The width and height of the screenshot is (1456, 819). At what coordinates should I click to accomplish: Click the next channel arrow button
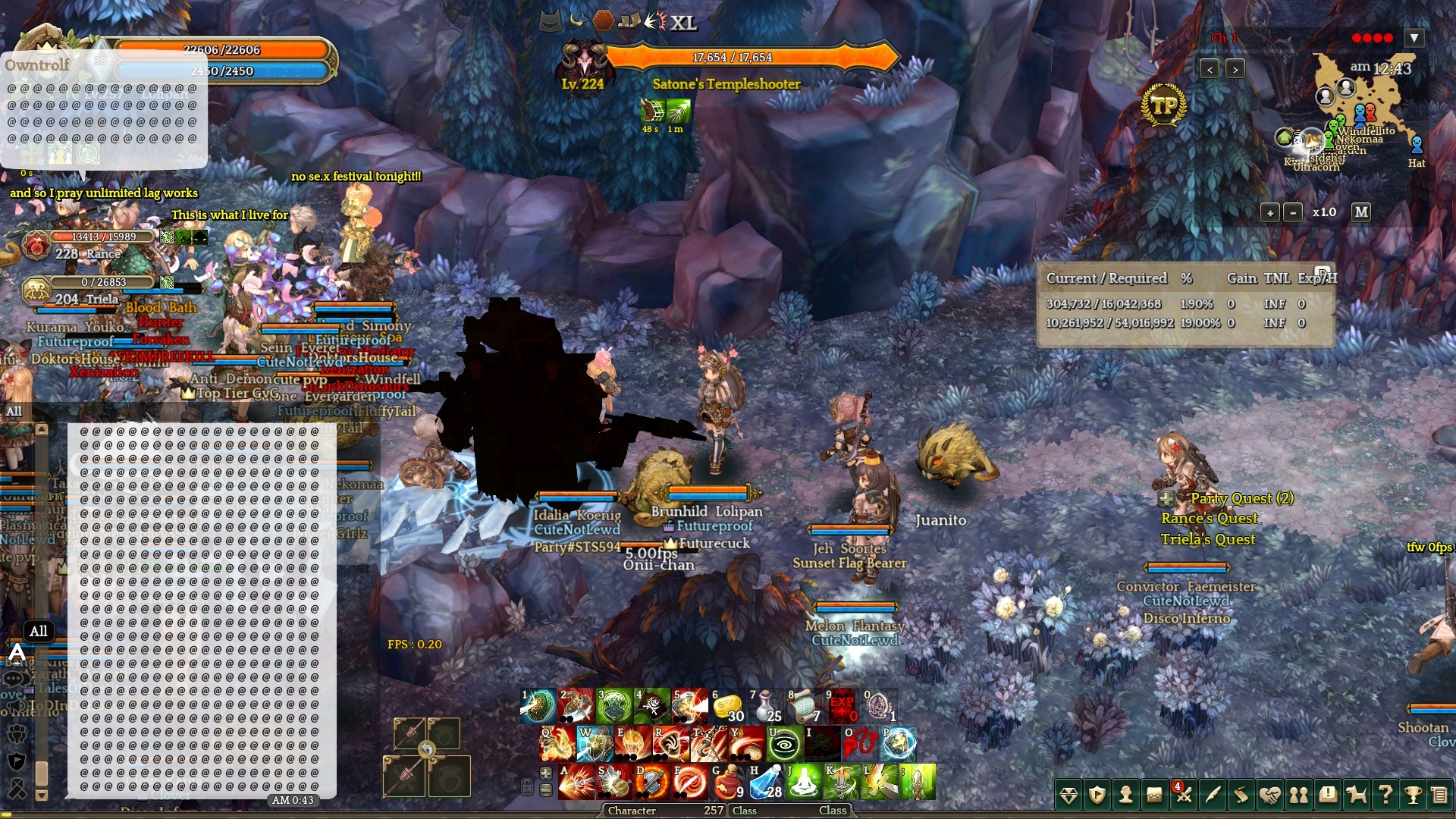tap(1235, 70)
